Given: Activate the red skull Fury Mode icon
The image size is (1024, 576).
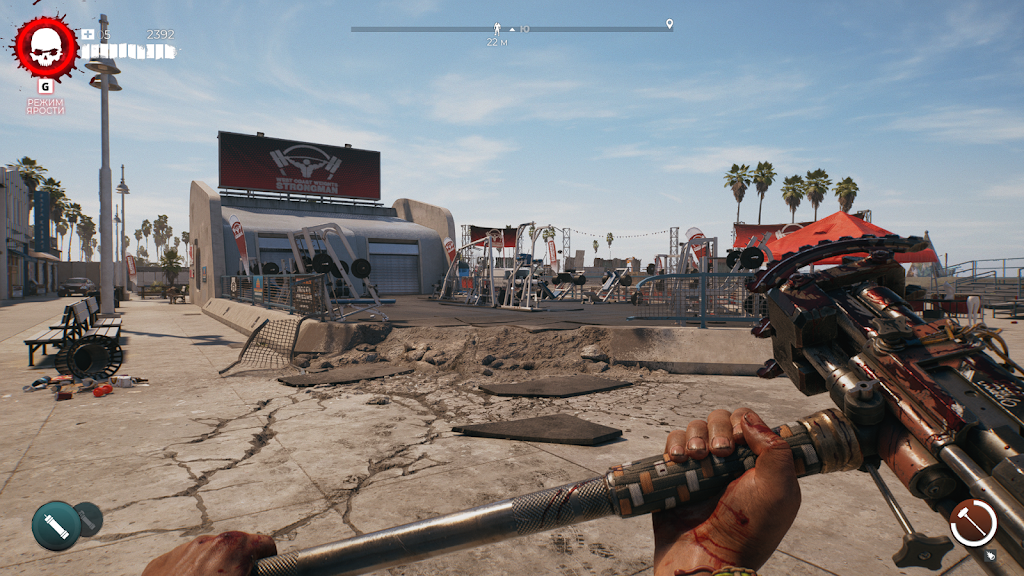Looking at the screenshot, I should coord(45,46).
